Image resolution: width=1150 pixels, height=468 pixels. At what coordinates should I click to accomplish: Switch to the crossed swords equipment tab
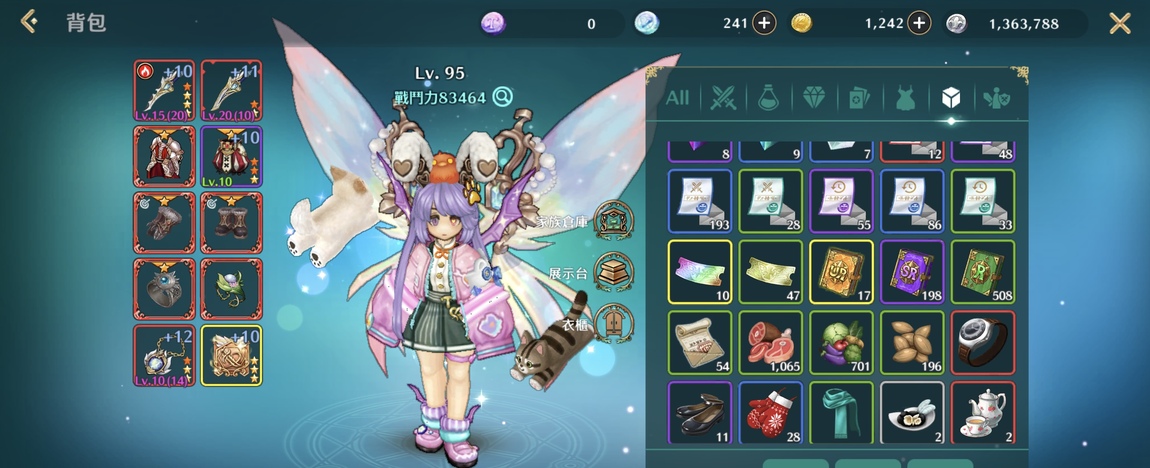(x=723, y=98)
